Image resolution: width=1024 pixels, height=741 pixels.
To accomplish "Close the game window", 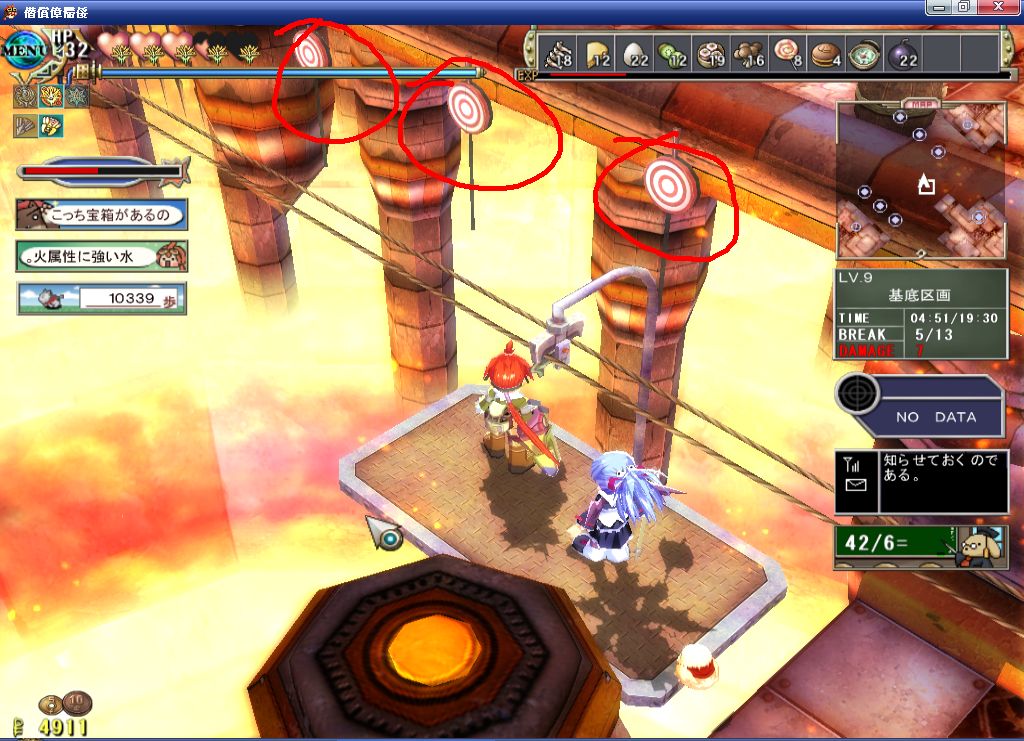I will click(x=1001, y=7).
